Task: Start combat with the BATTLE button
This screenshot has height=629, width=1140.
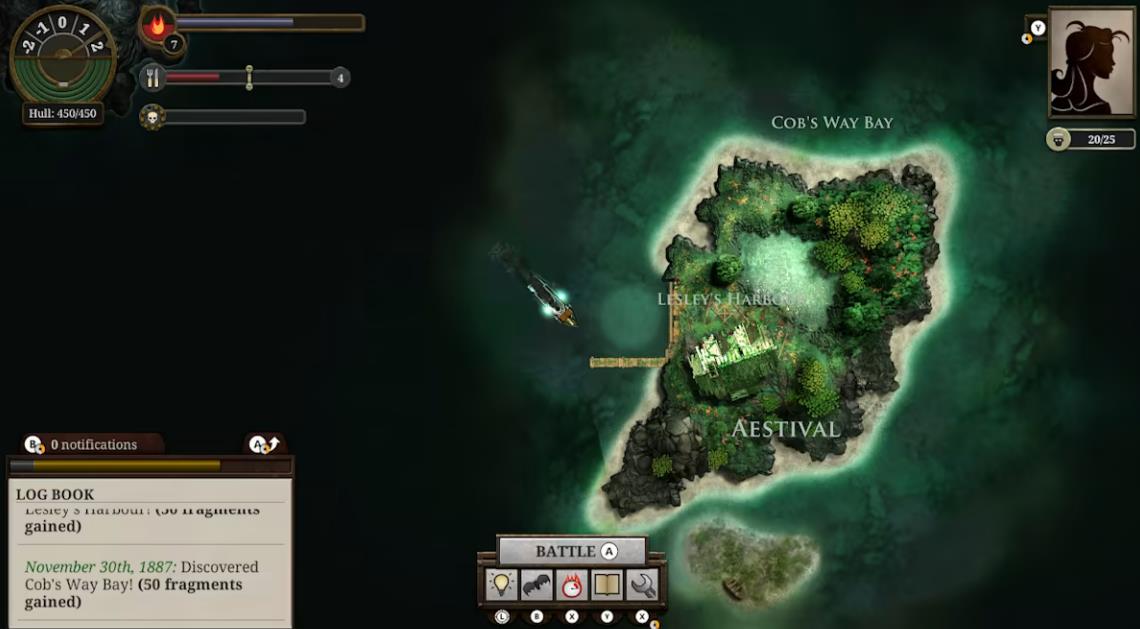Action: tap(571, 551)
